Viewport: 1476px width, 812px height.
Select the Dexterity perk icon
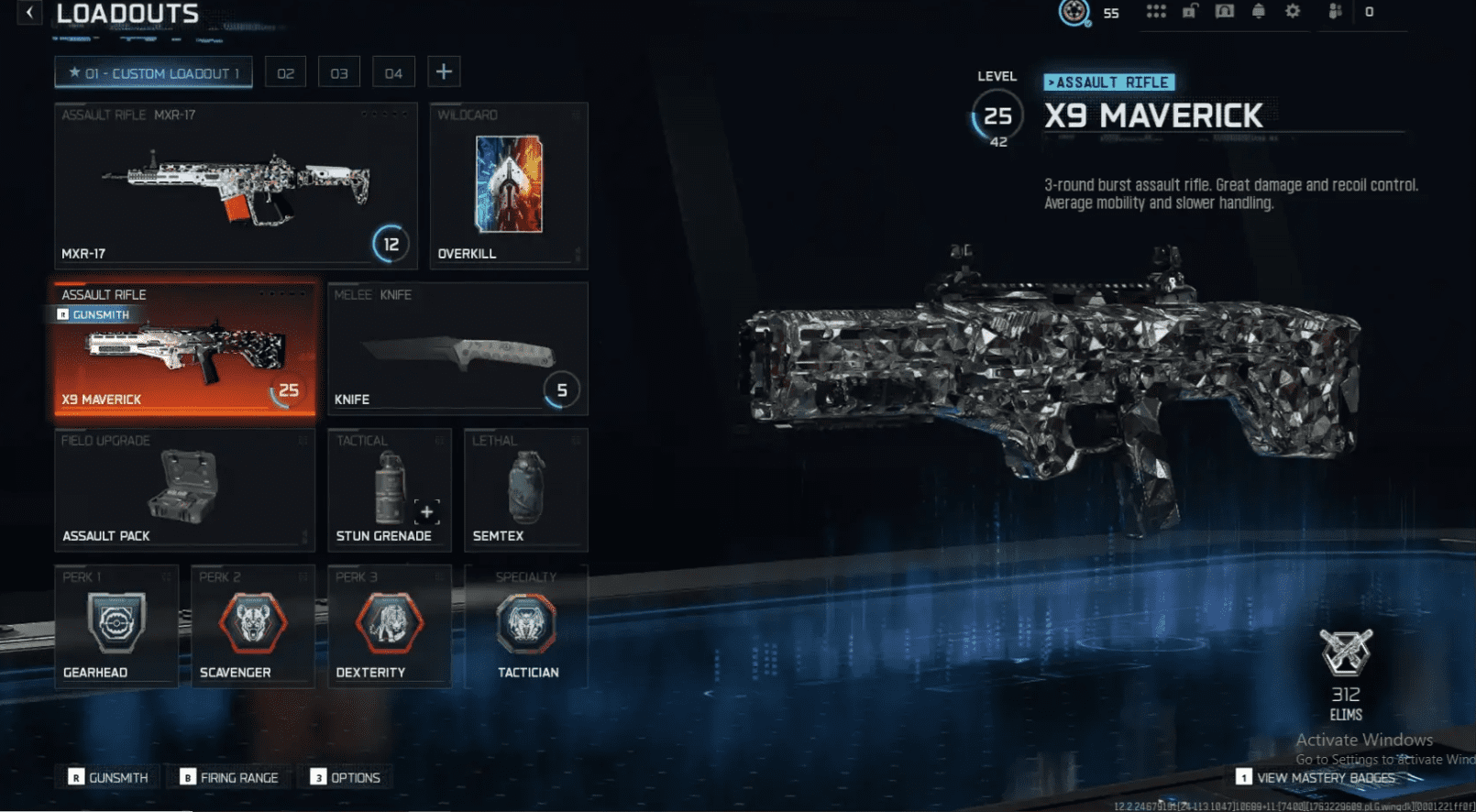point(388,623)
